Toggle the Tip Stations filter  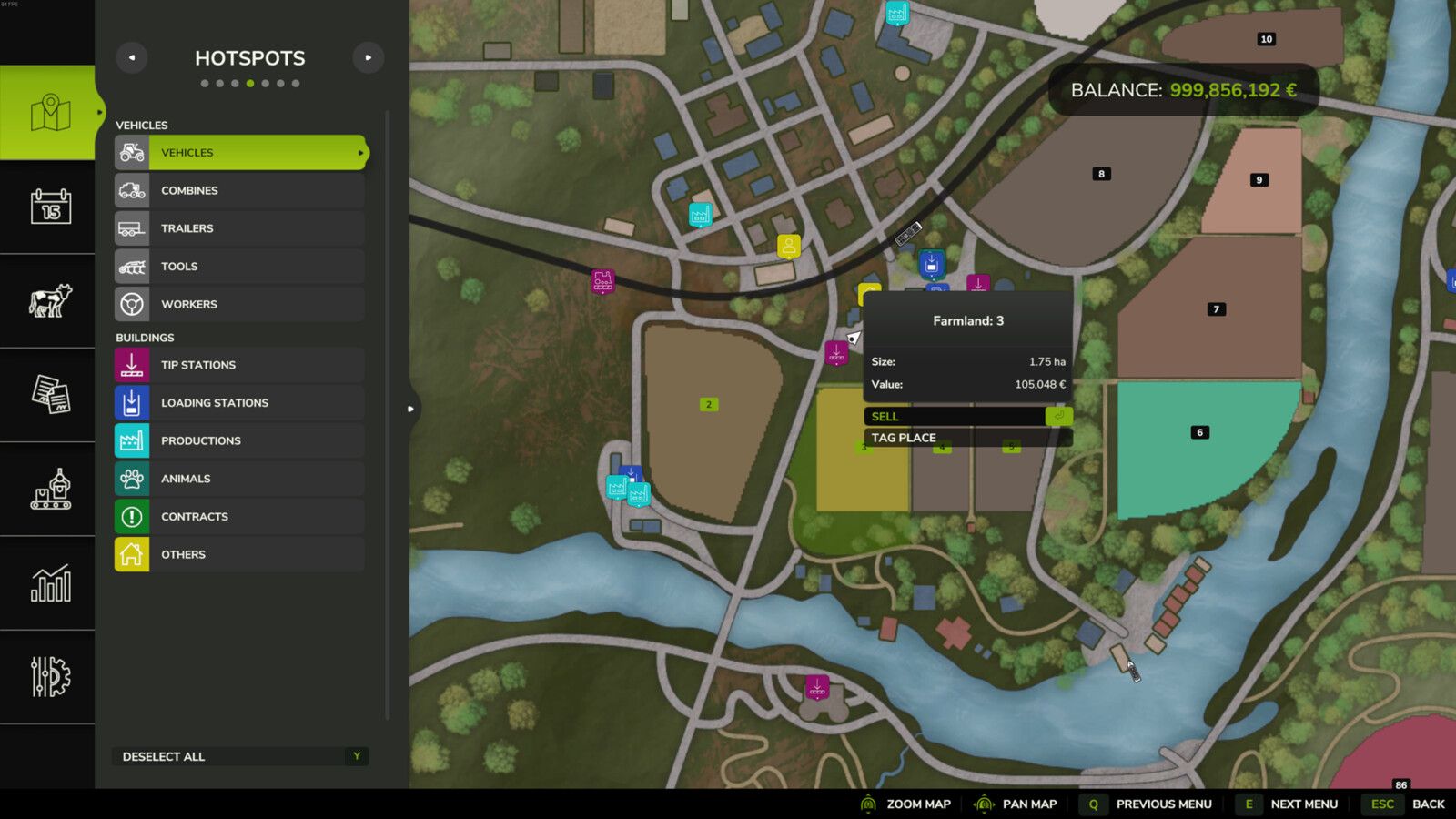click(240, 365)
